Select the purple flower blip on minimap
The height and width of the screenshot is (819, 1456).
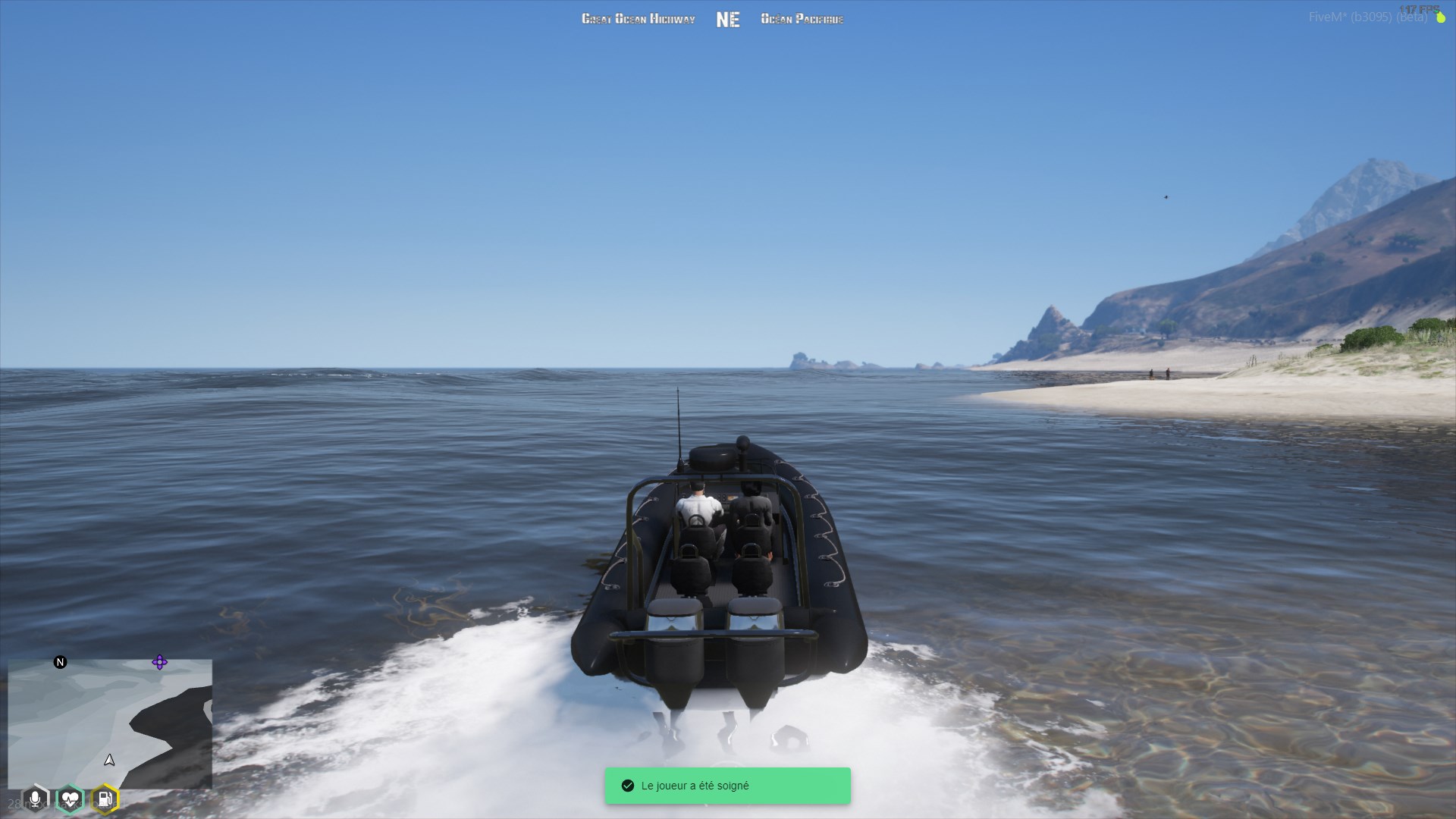159,662
